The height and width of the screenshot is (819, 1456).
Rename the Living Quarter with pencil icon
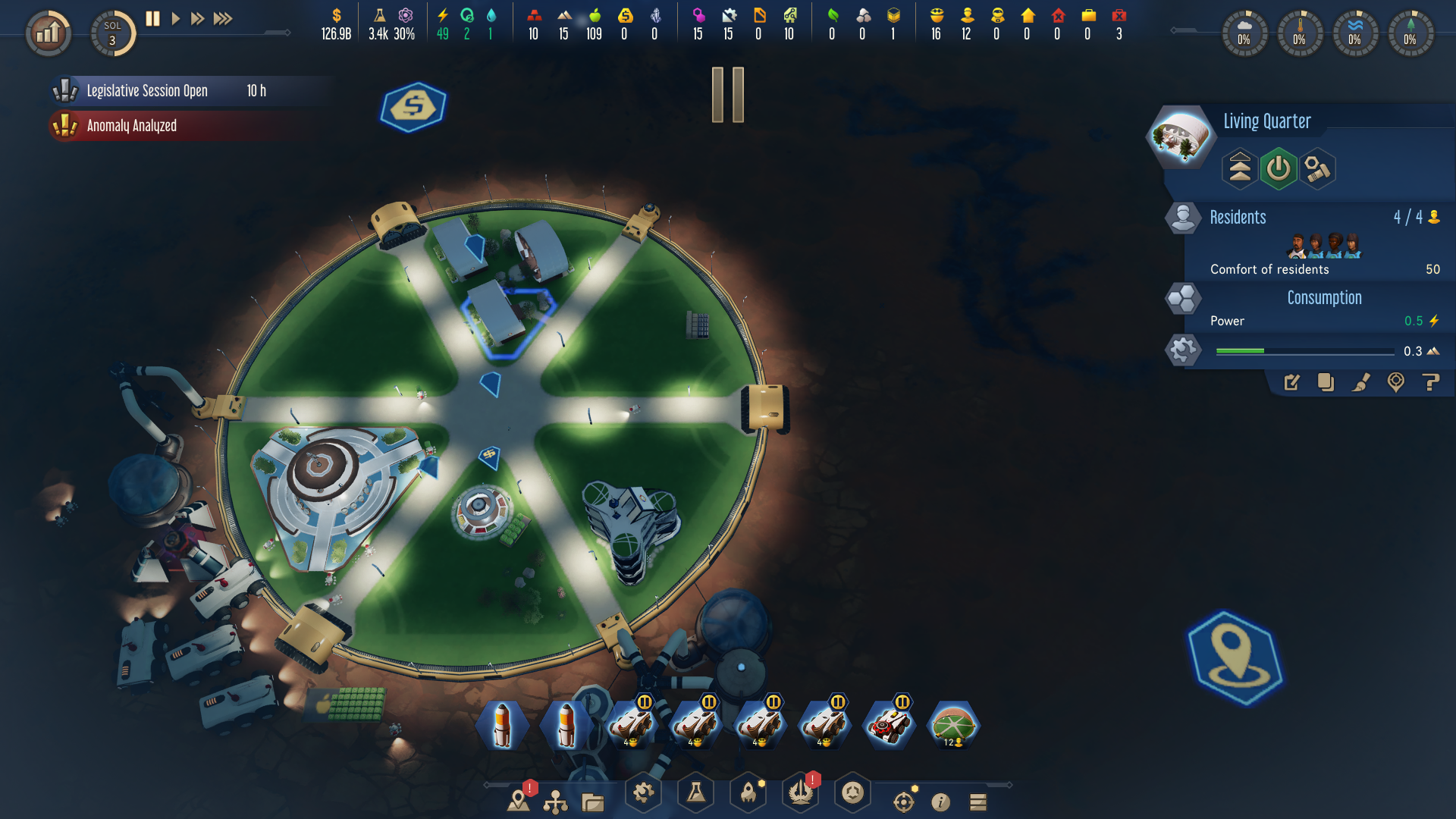tap(1291, 384)
